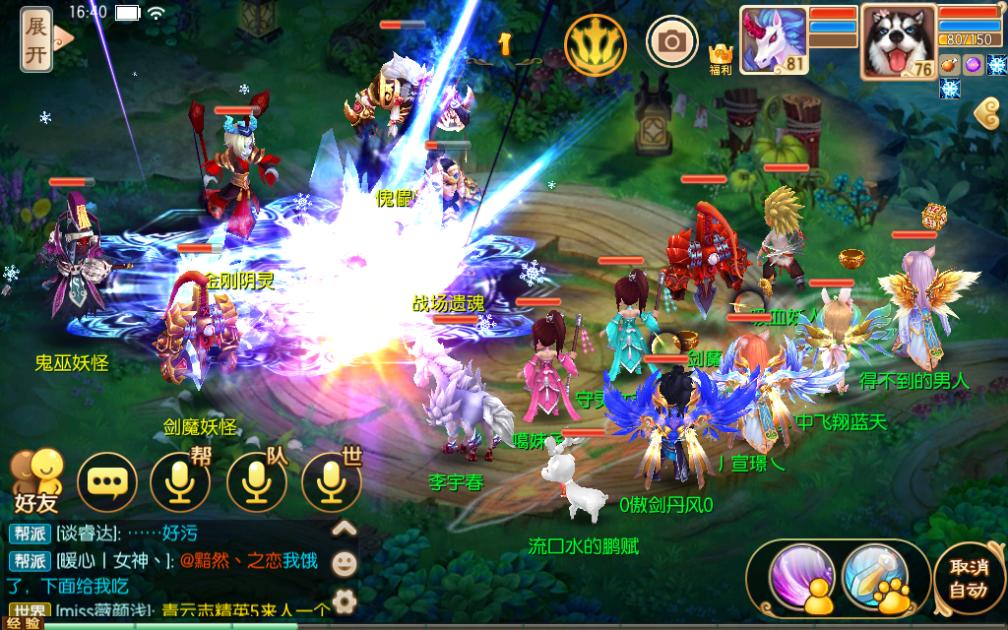
Task: Open the emoji smiley face picker
Action: click(344, 564)
